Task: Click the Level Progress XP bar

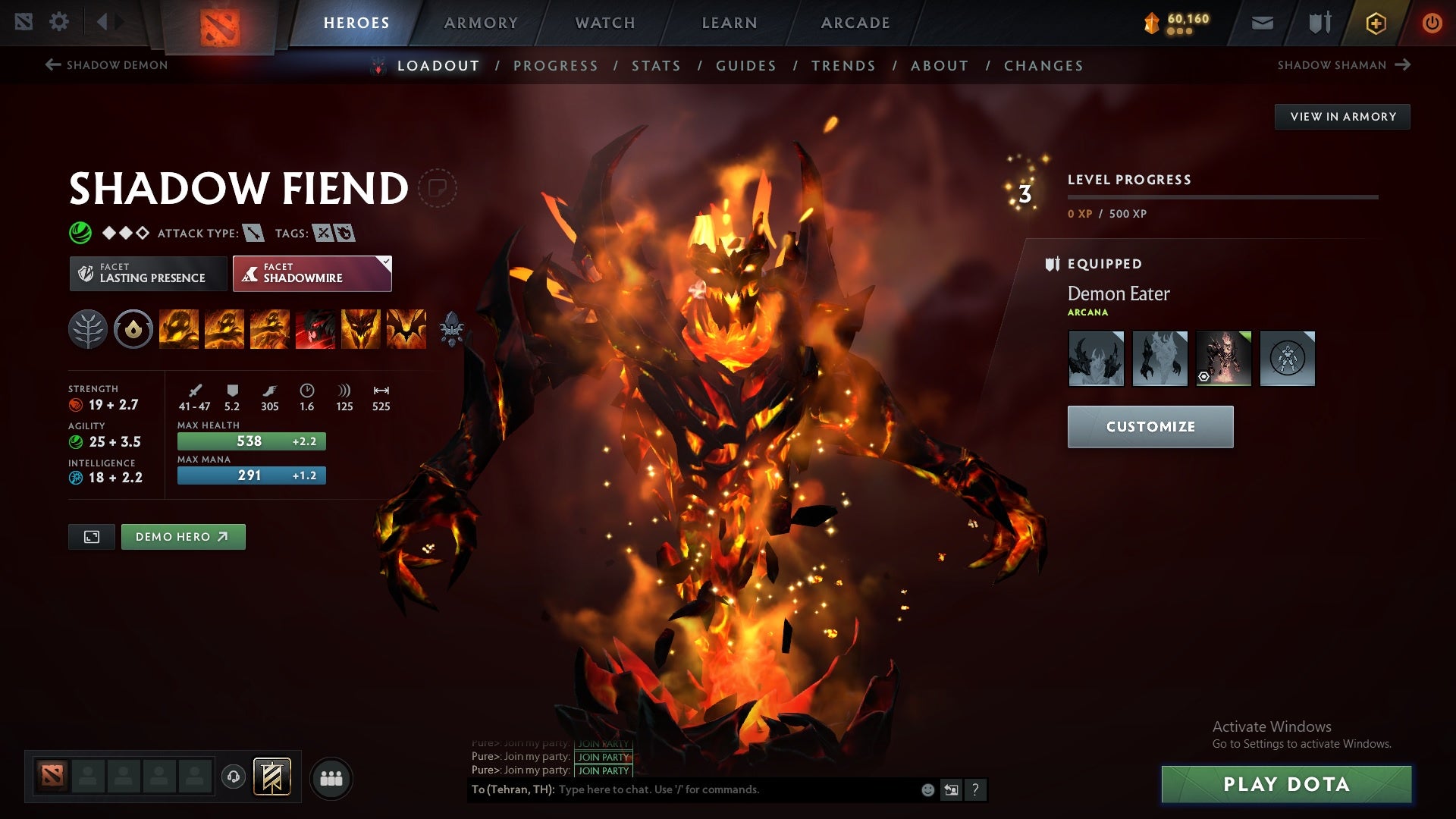Action: (1221, 199)
